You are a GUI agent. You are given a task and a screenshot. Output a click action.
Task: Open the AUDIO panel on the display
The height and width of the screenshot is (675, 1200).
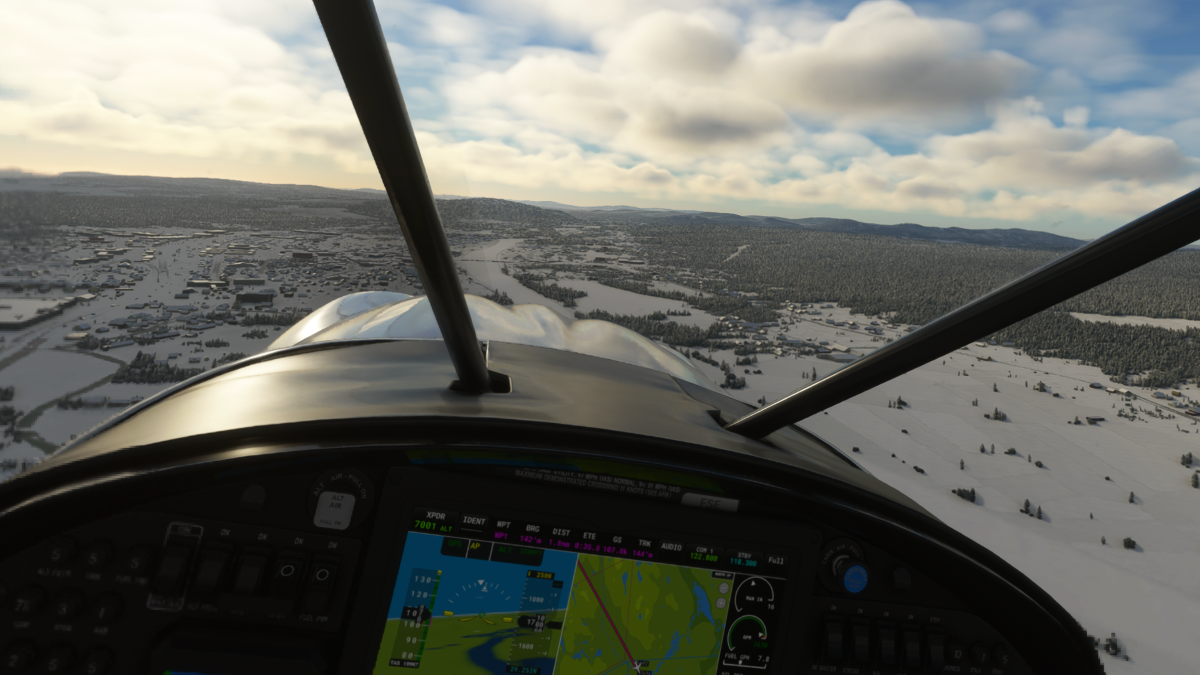click(x=670, y=547)
